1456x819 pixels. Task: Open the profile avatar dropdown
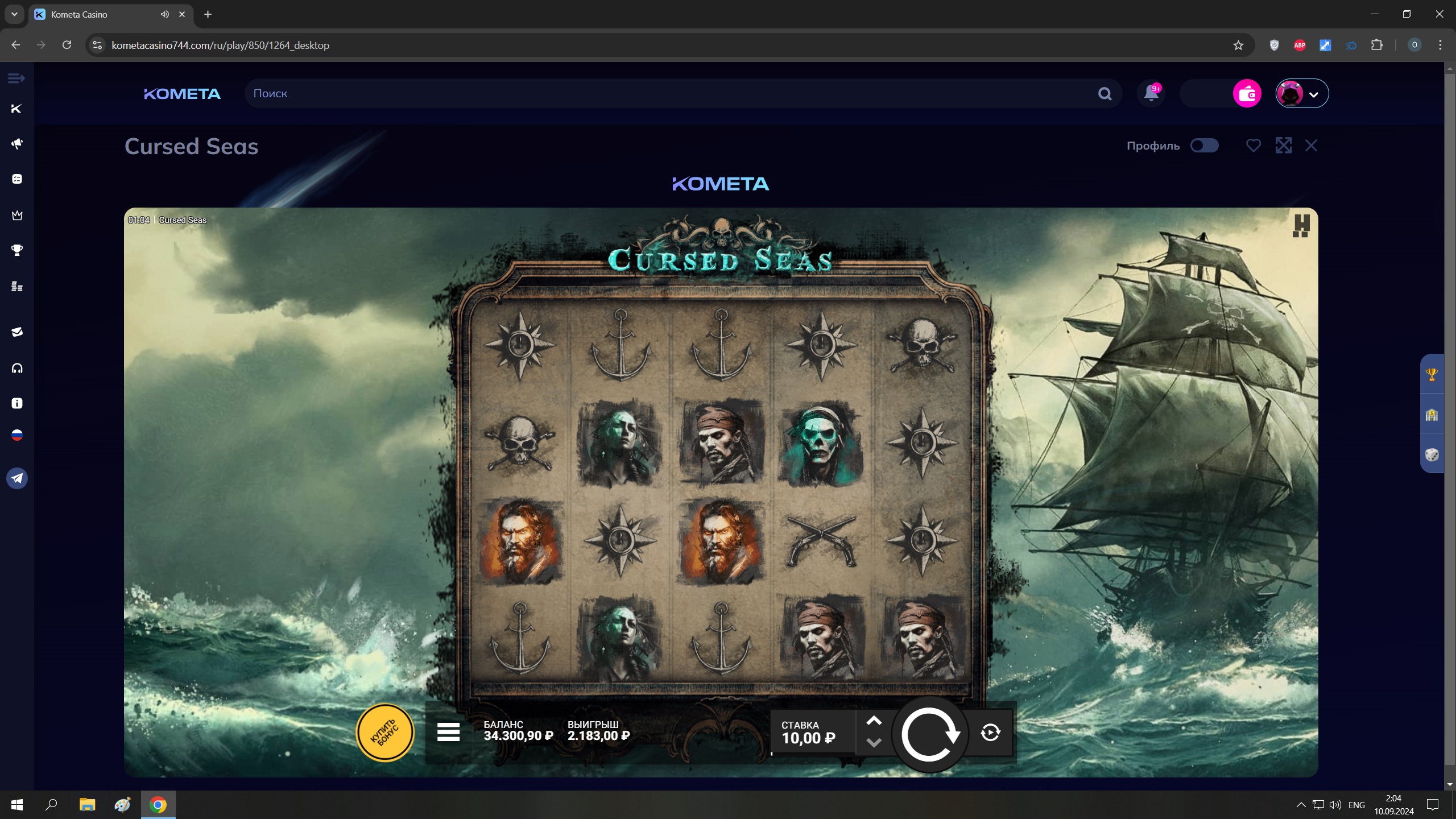click(1302, 93)
